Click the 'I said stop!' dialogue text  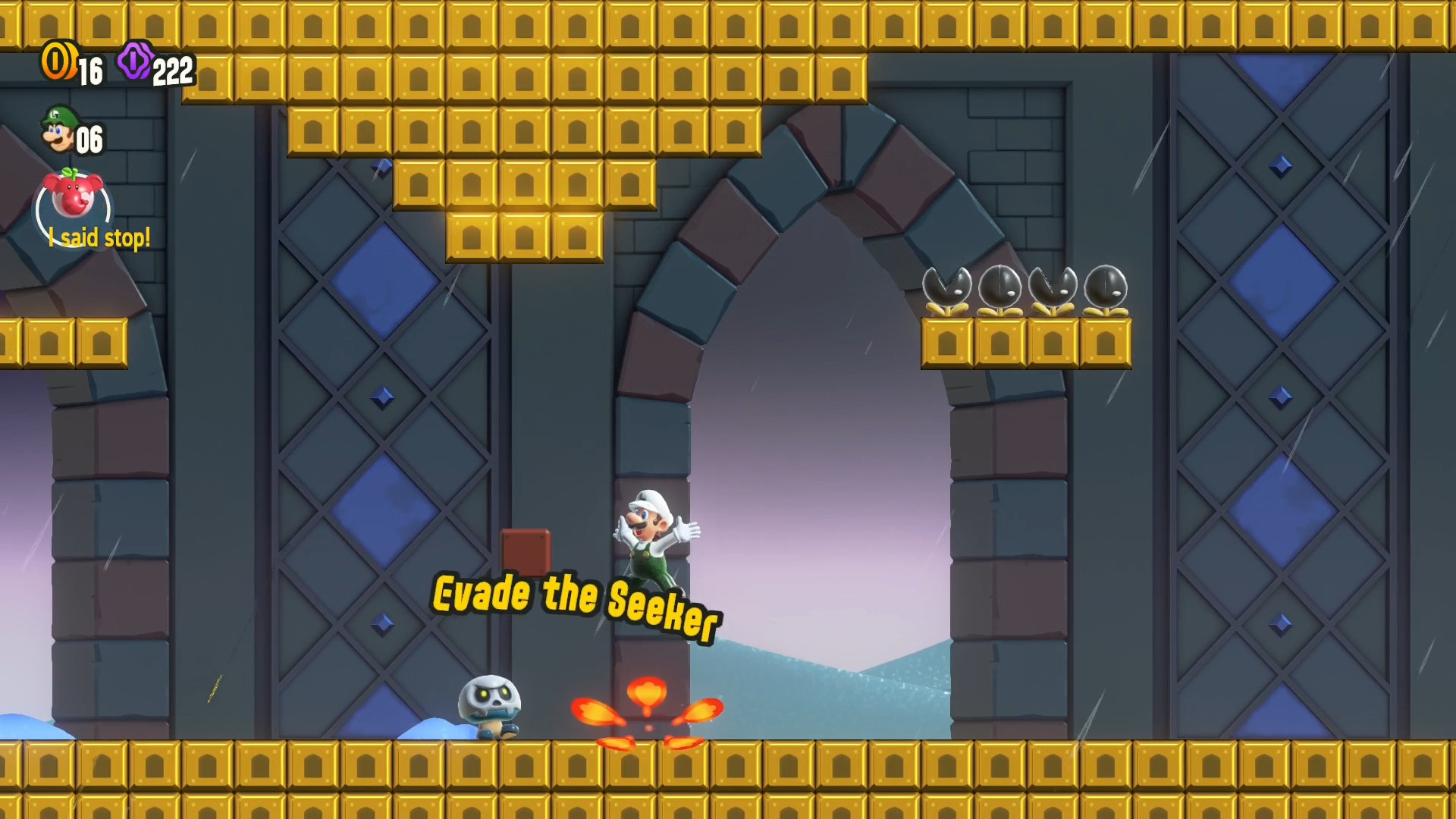[99, 237]
